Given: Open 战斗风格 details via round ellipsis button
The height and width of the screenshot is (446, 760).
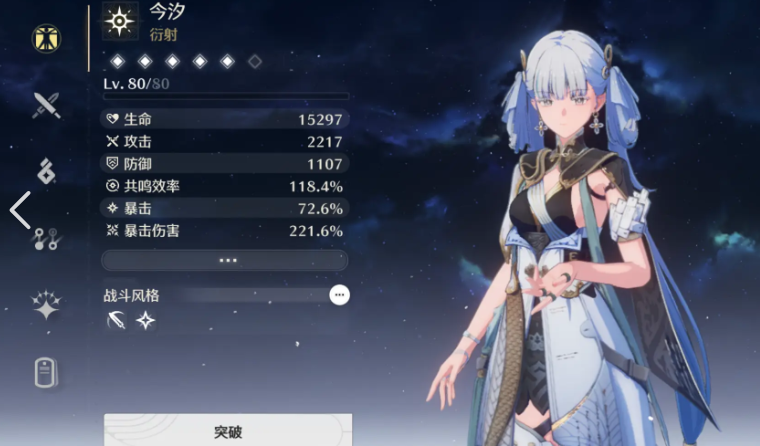Looking at the screenshot, I should [x=340, y=295].
